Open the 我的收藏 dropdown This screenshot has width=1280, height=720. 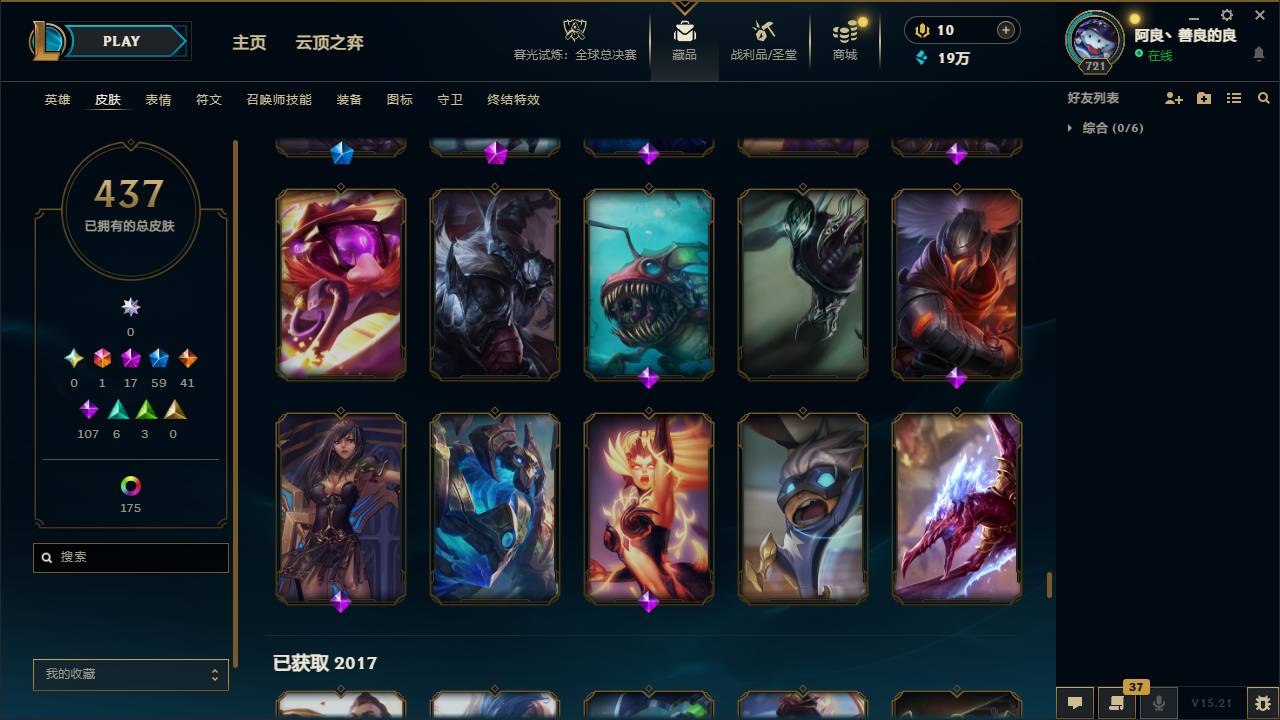[x=130, y=674]
